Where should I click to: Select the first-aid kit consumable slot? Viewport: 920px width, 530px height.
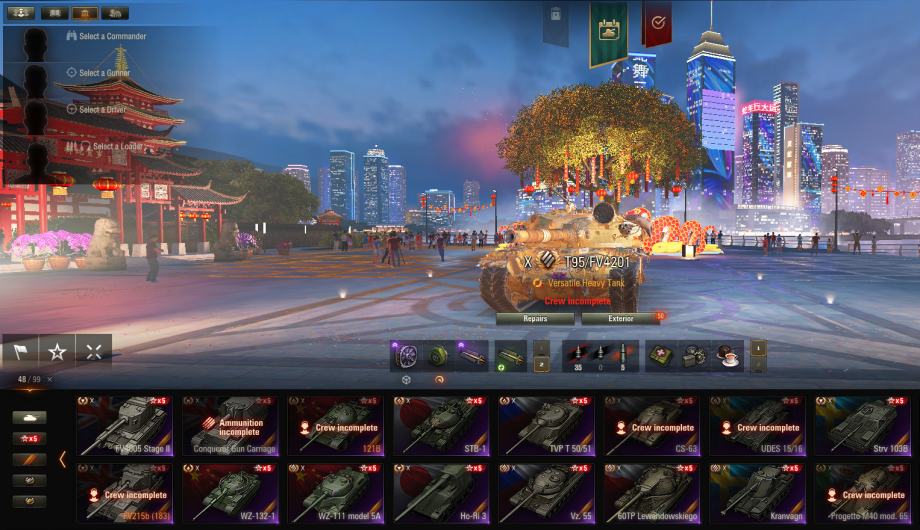pos(660,356)
